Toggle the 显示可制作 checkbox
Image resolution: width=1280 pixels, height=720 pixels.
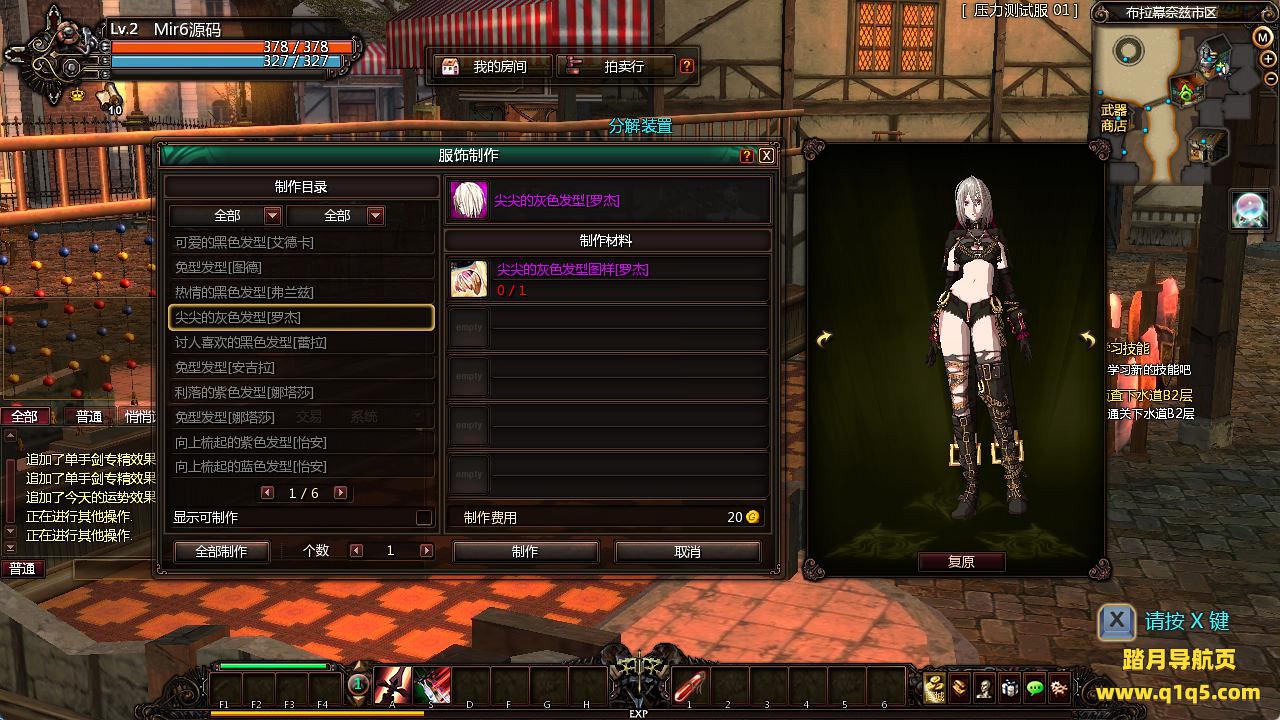click(424, 517)
